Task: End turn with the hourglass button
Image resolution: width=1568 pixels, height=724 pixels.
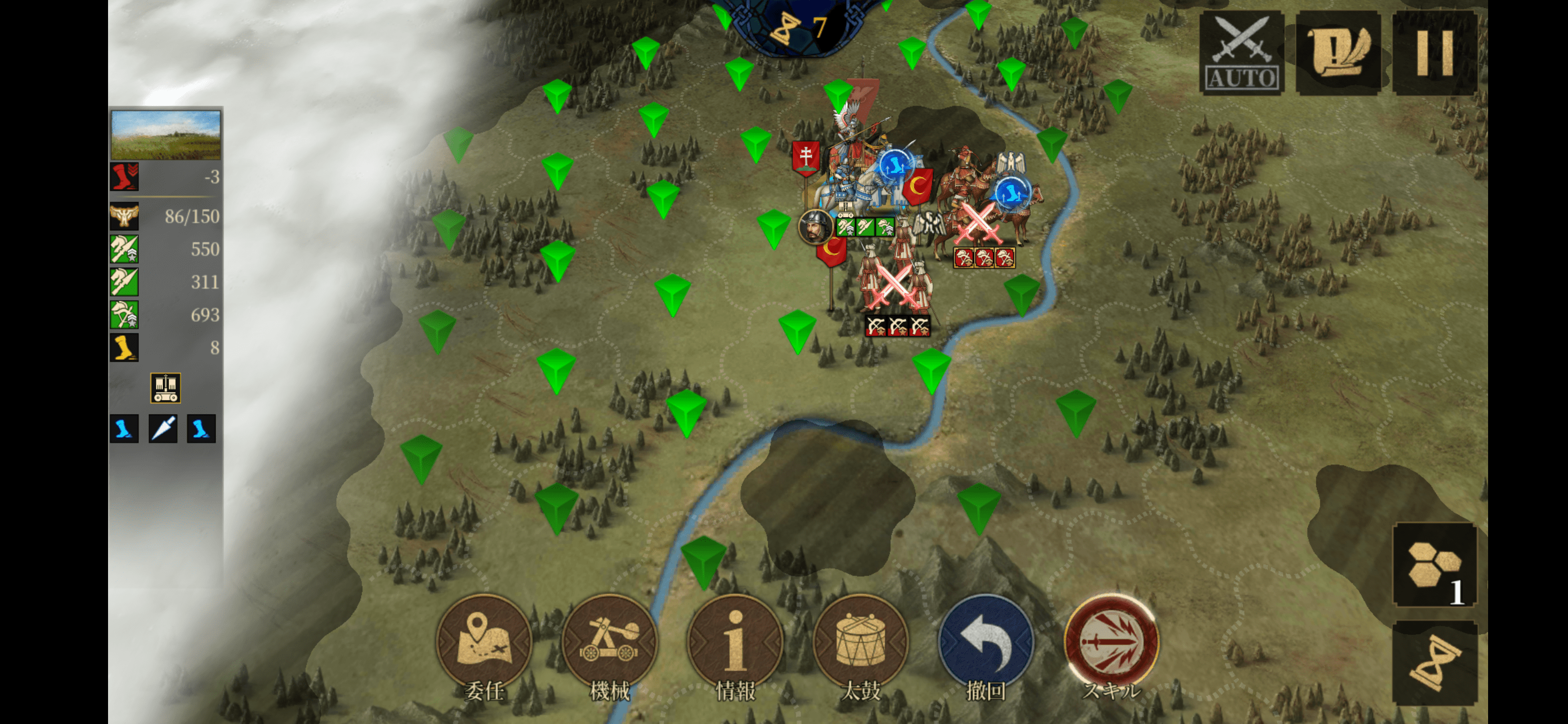Action: point(1435,664)
